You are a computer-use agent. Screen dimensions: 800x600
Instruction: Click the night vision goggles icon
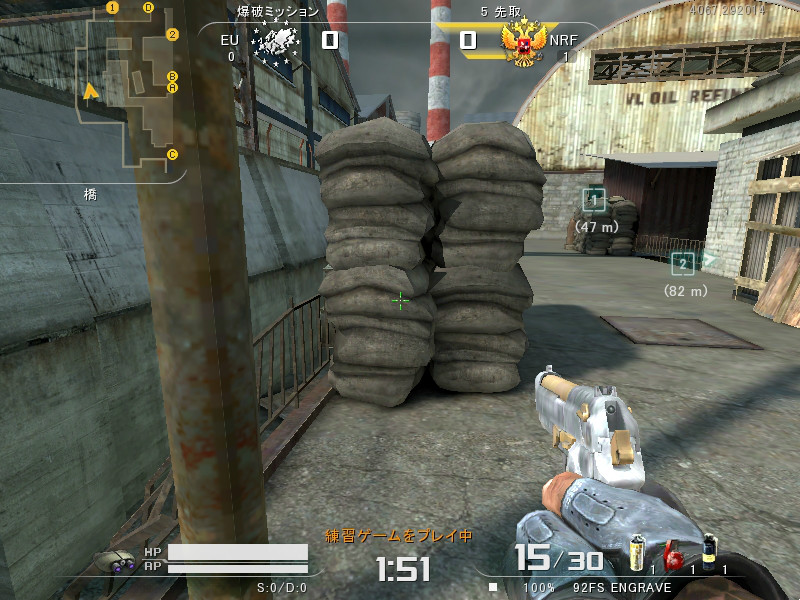[115, 561]
